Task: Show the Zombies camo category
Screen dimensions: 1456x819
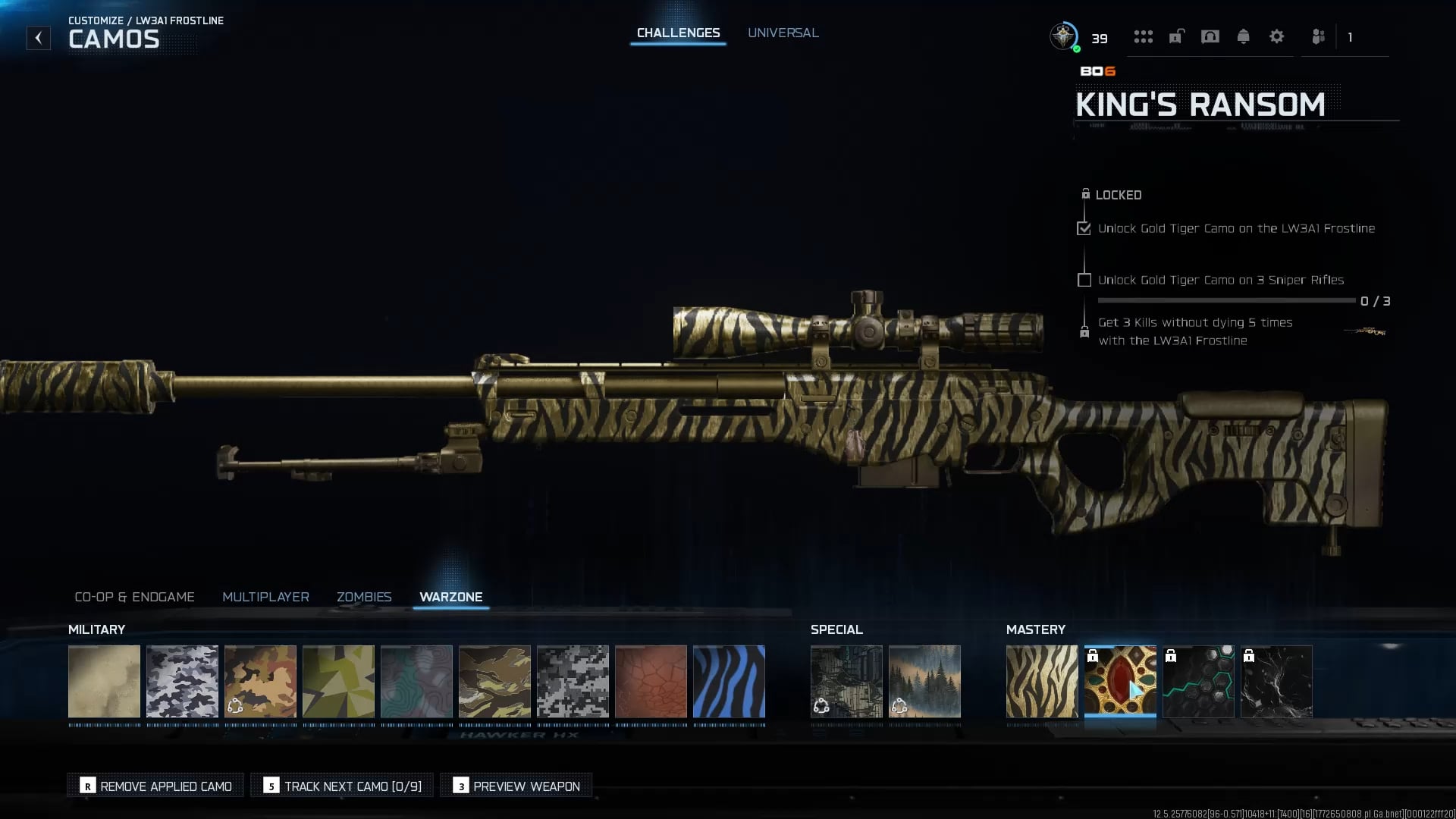Action: (x=364, y=597)
